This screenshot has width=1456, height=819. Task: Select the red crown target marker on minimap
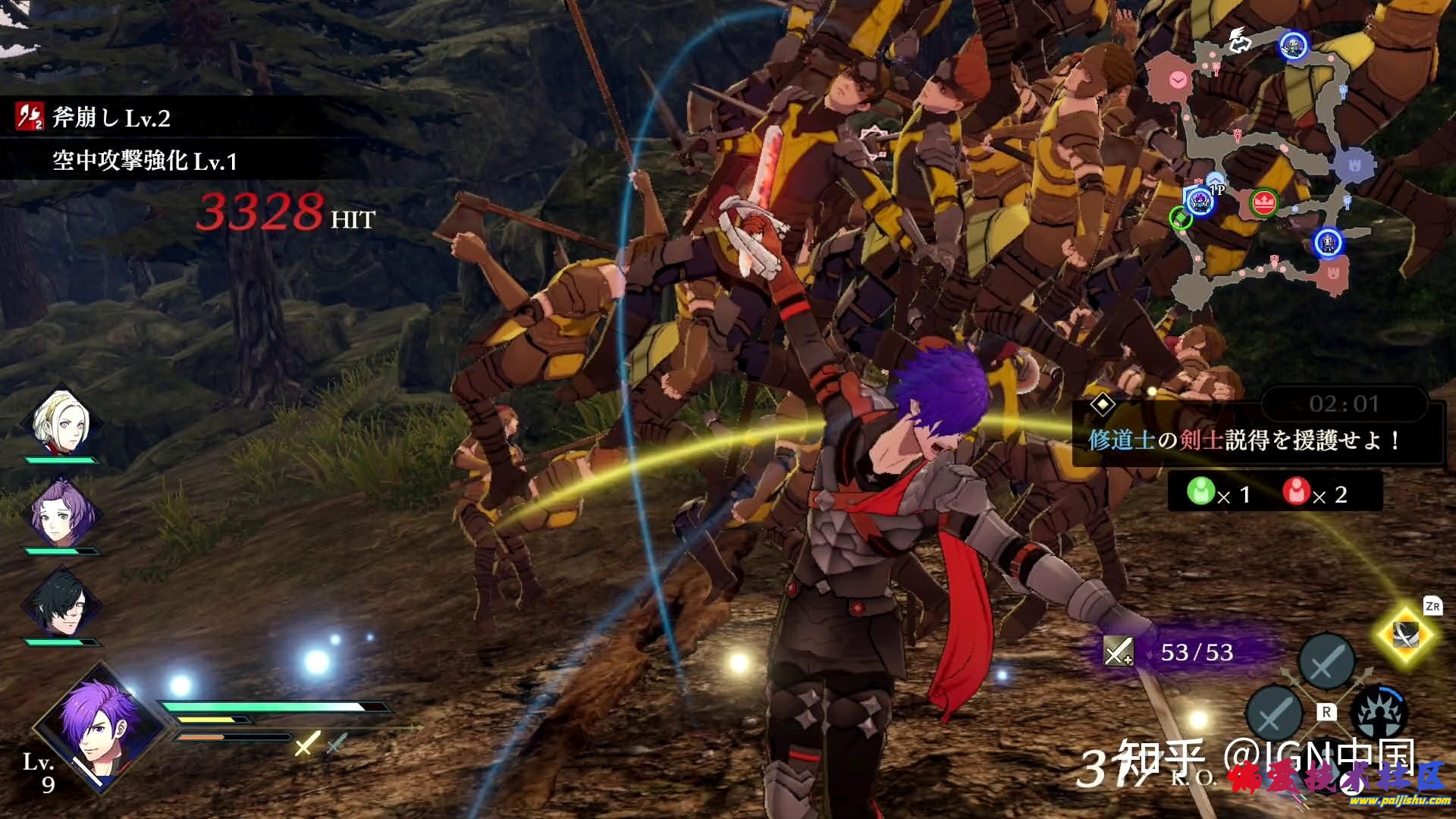(1263, 202)
